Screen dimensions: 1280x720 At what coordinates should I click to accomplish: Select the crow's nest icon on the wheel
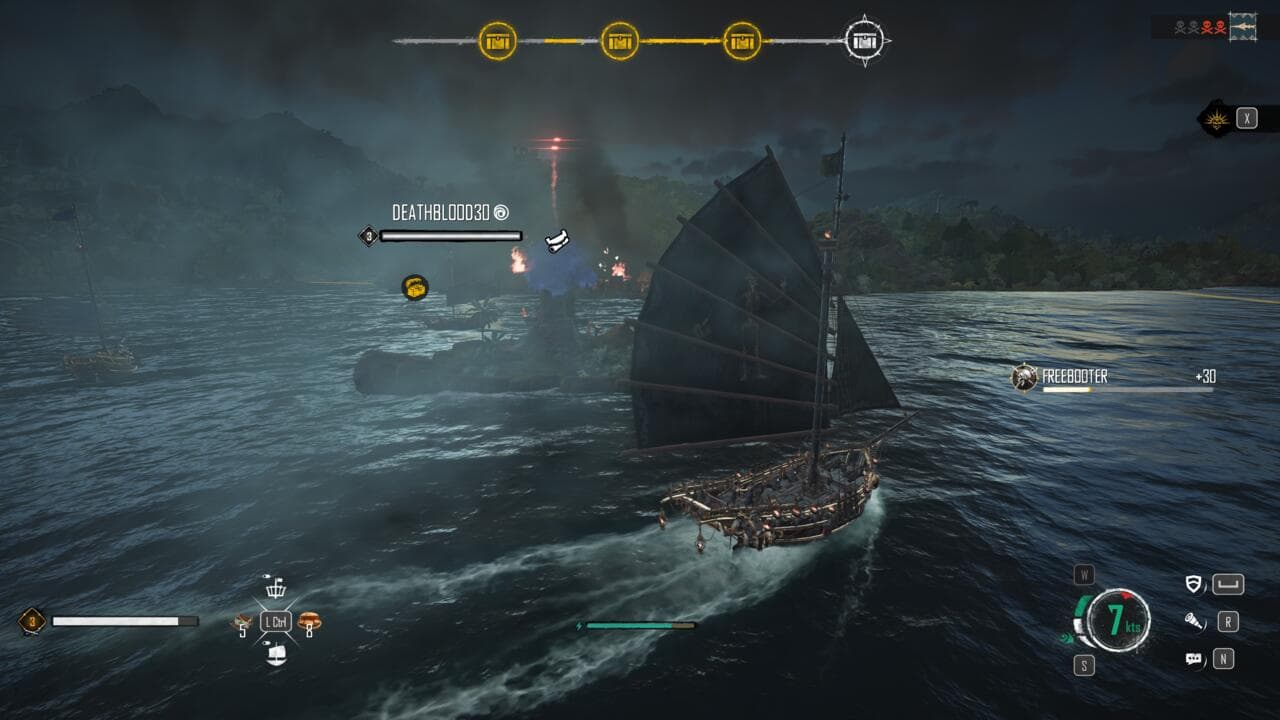275,588
